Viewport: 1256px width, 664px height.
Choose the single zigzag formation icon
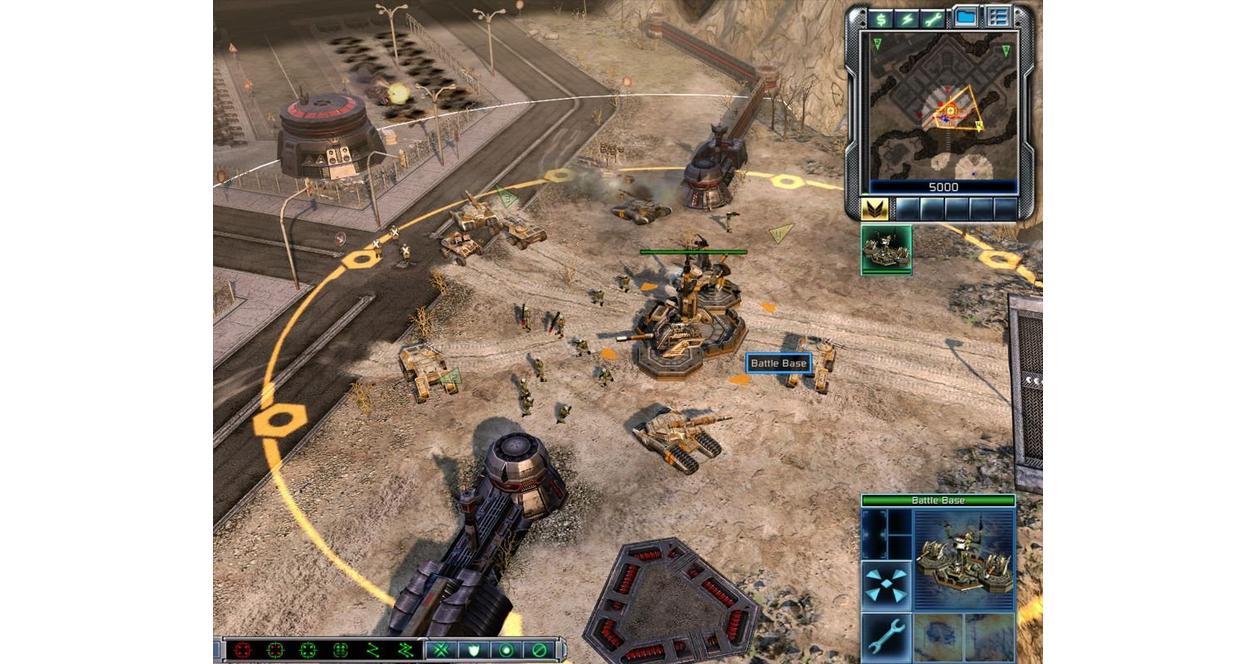click(372, 650)
